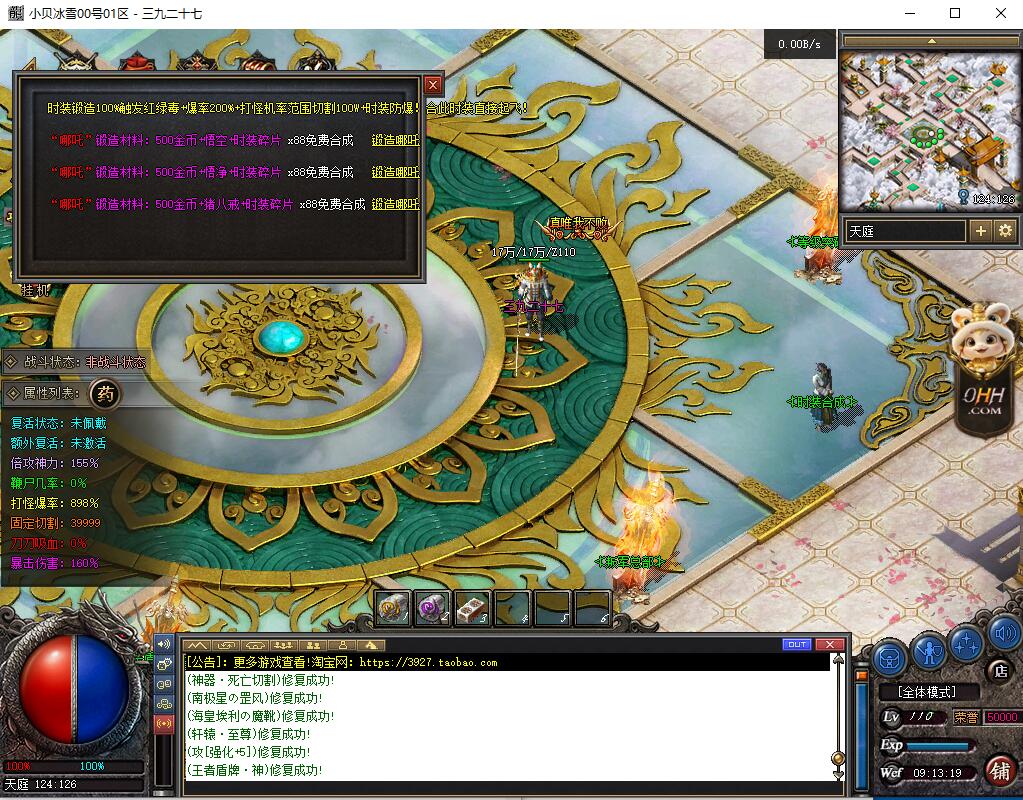Open the red 铺 stall button
The height and width of the screenshot is (800, 1023).
tap(999, 770)
